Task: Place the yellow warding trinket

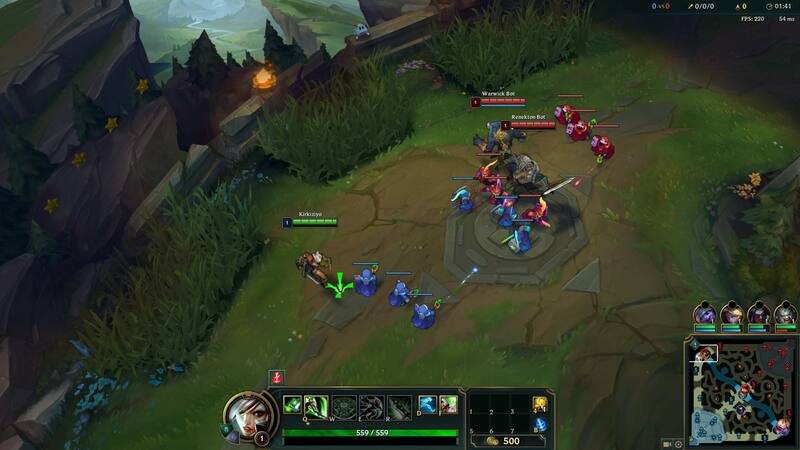Action: point(540,404)
